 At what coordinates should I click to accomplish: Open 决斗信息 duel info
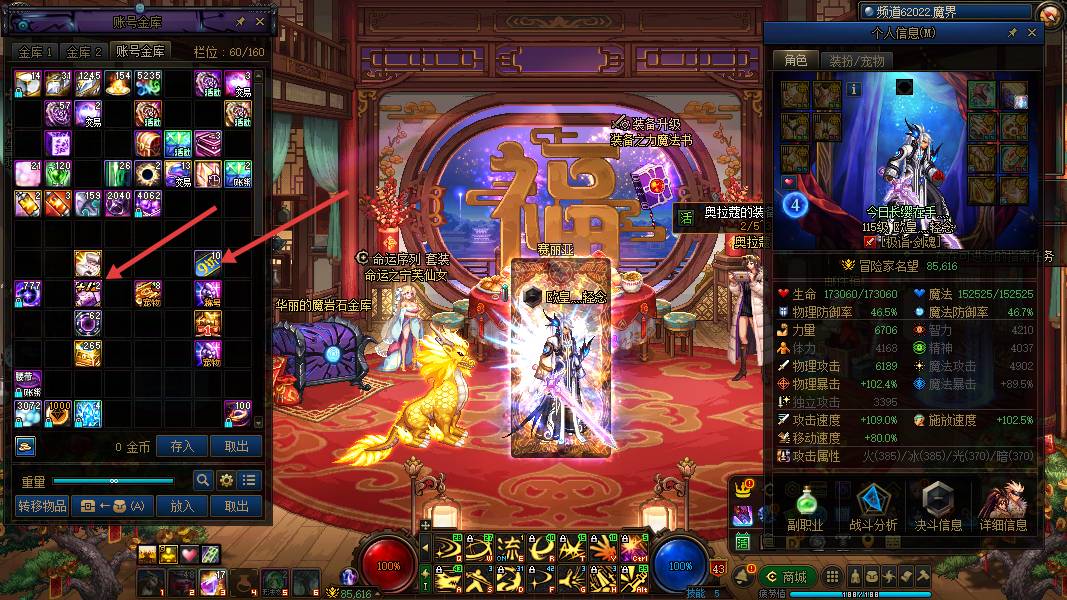tap(940, 508)
